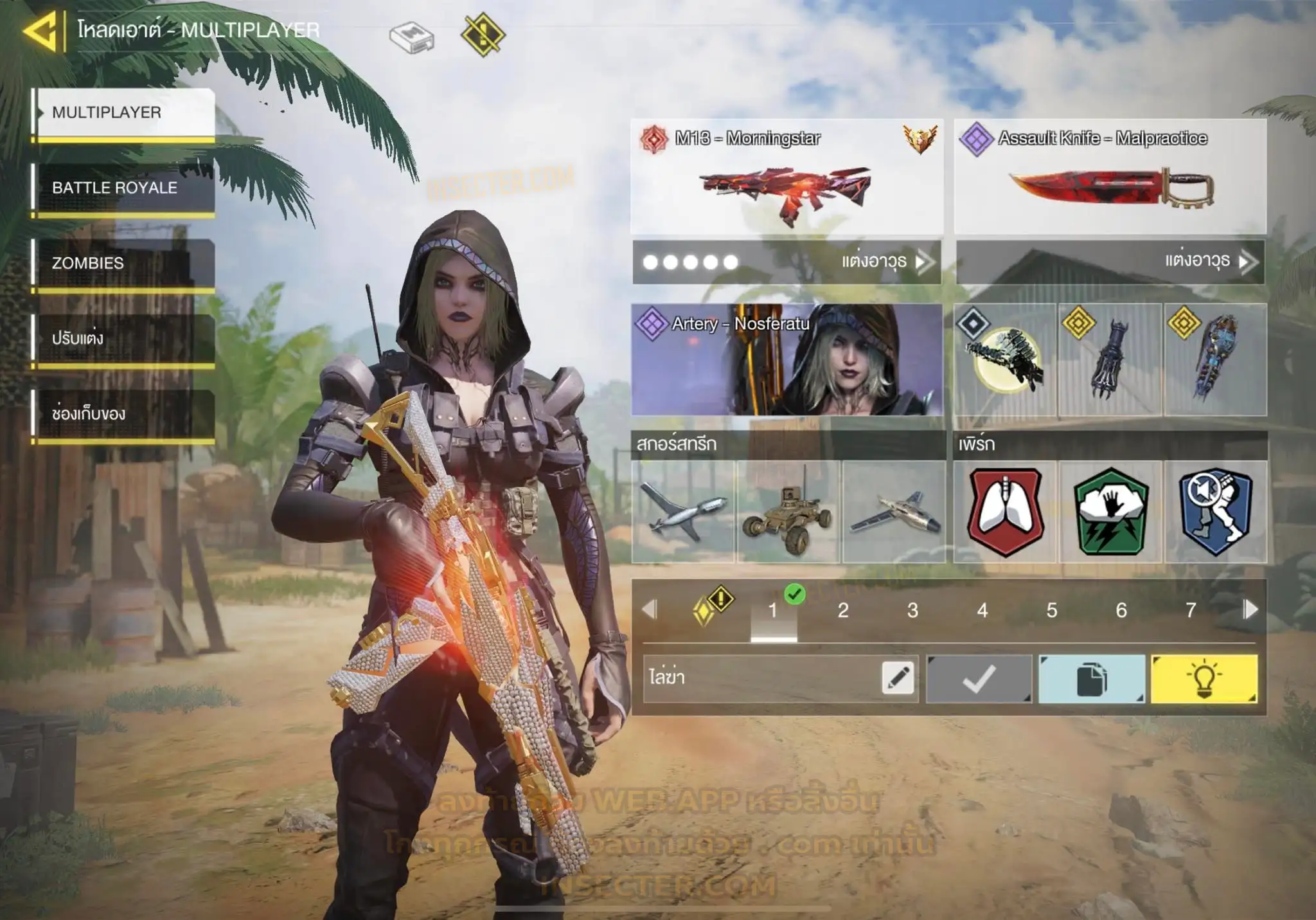Screen dimensions: 1316x920
Task: Edit the loadout name with pencil icon
Action: click(x=898, y=678)
